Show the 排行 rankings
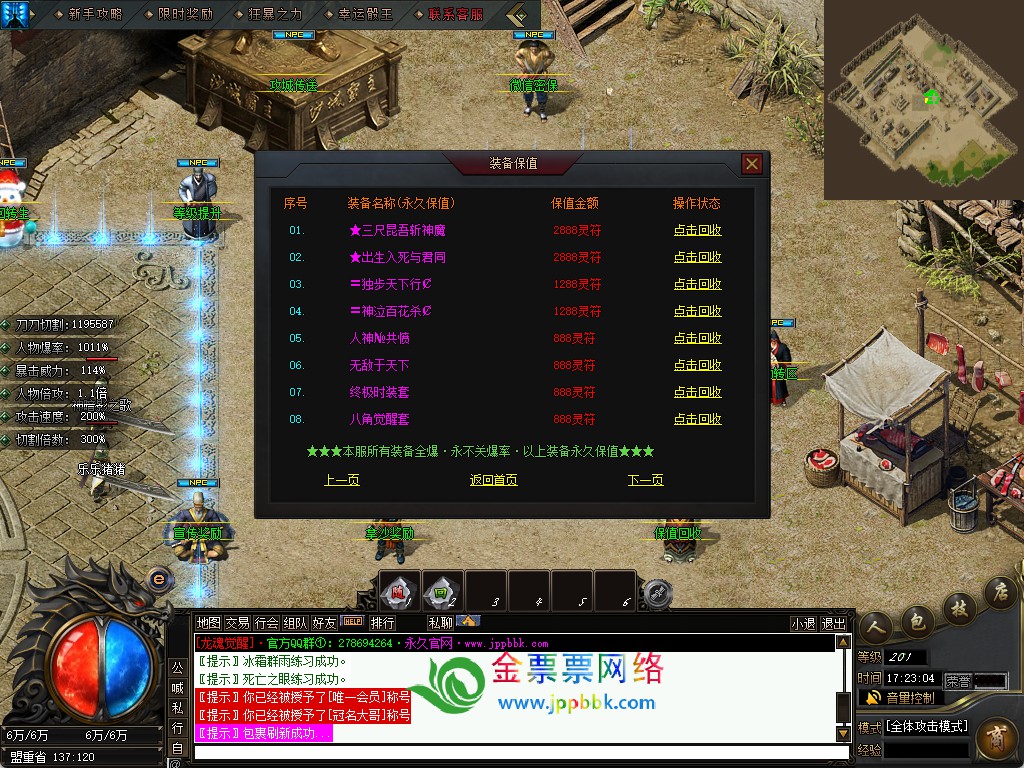 tap(383, 623)
